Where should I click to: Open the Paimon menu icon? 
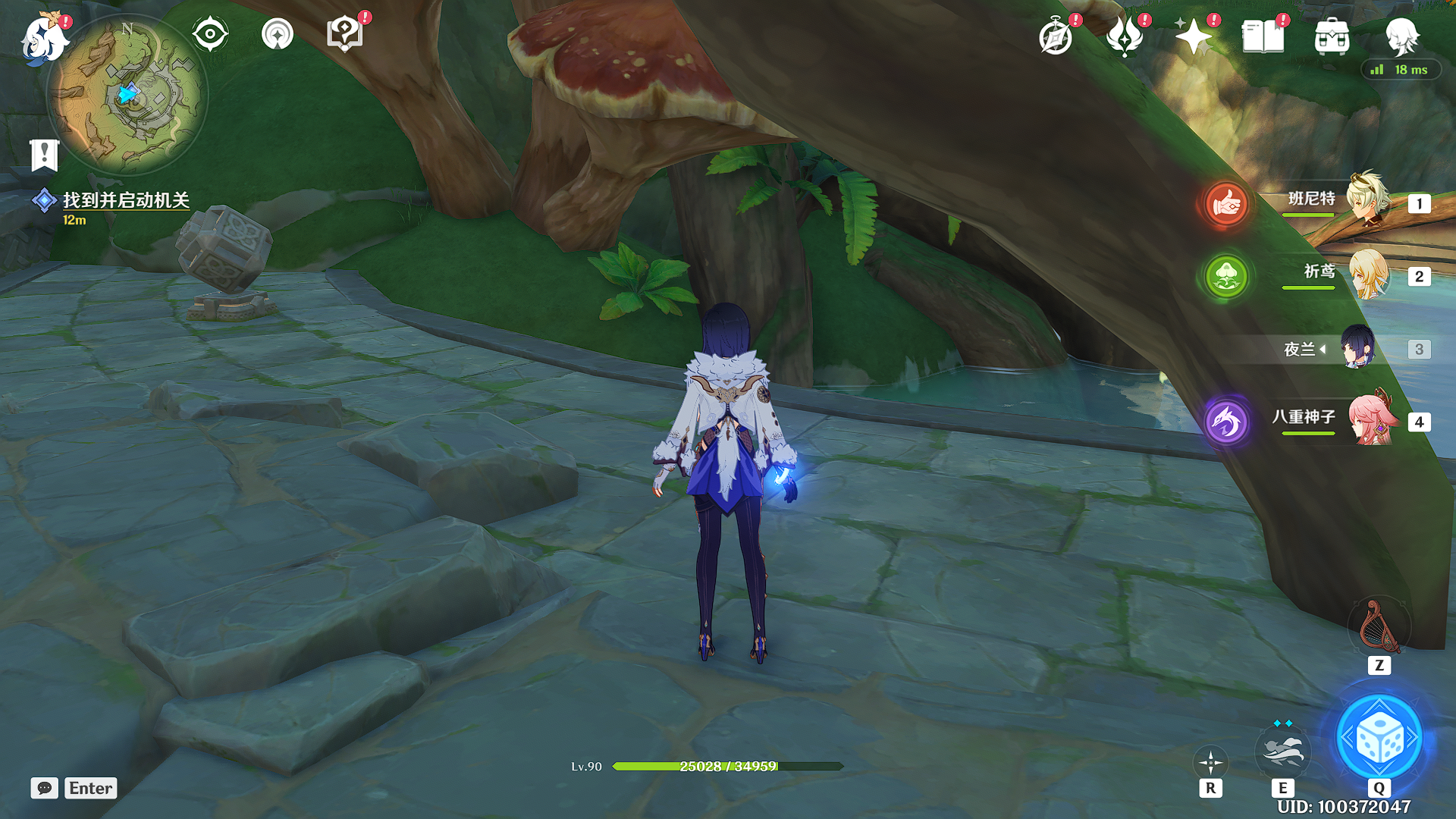tap(43, 38)
